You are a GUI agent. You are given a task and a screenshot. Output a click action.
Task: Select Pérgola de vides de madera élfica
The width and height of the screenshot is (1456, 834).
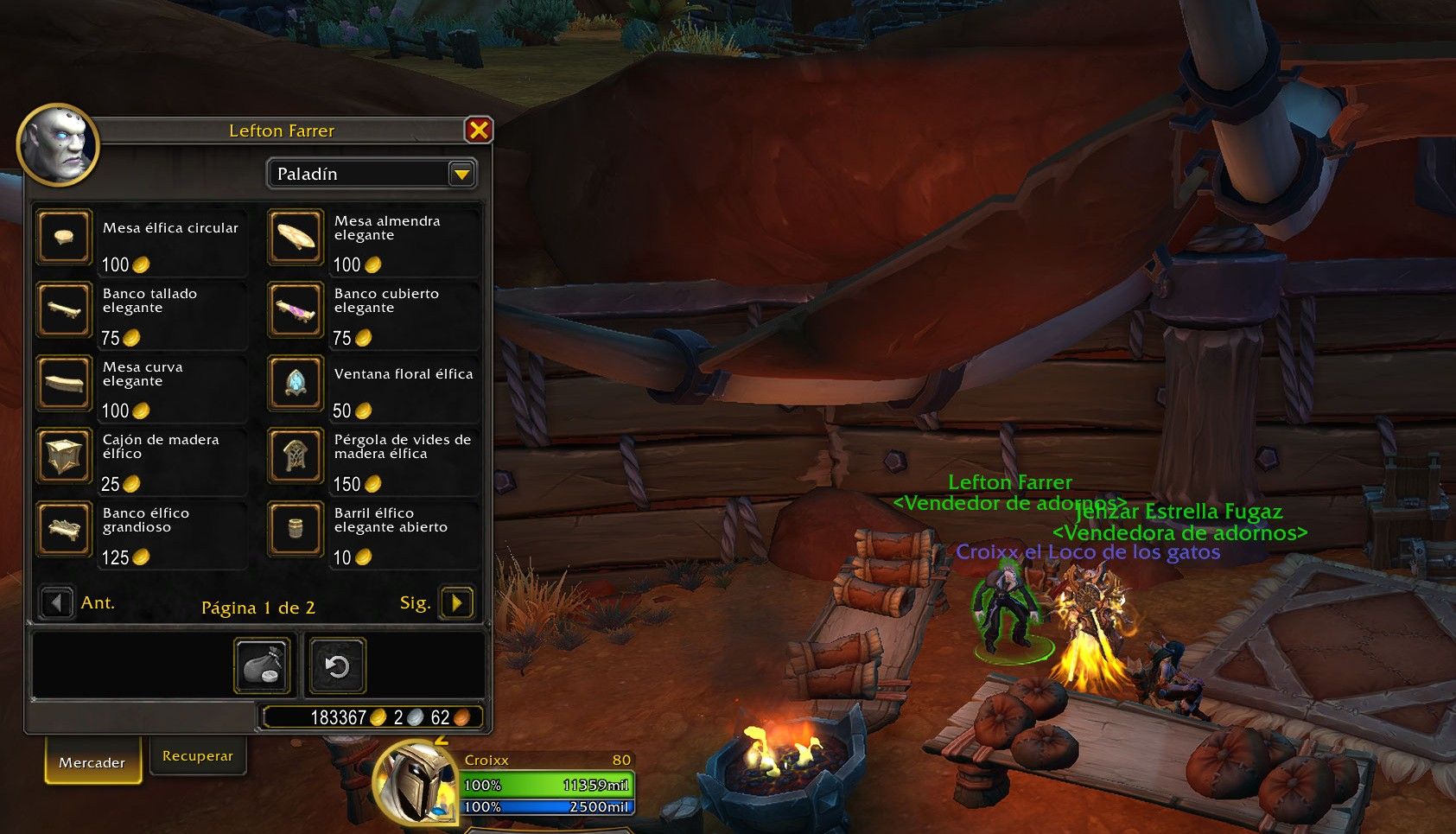point(296,455)
